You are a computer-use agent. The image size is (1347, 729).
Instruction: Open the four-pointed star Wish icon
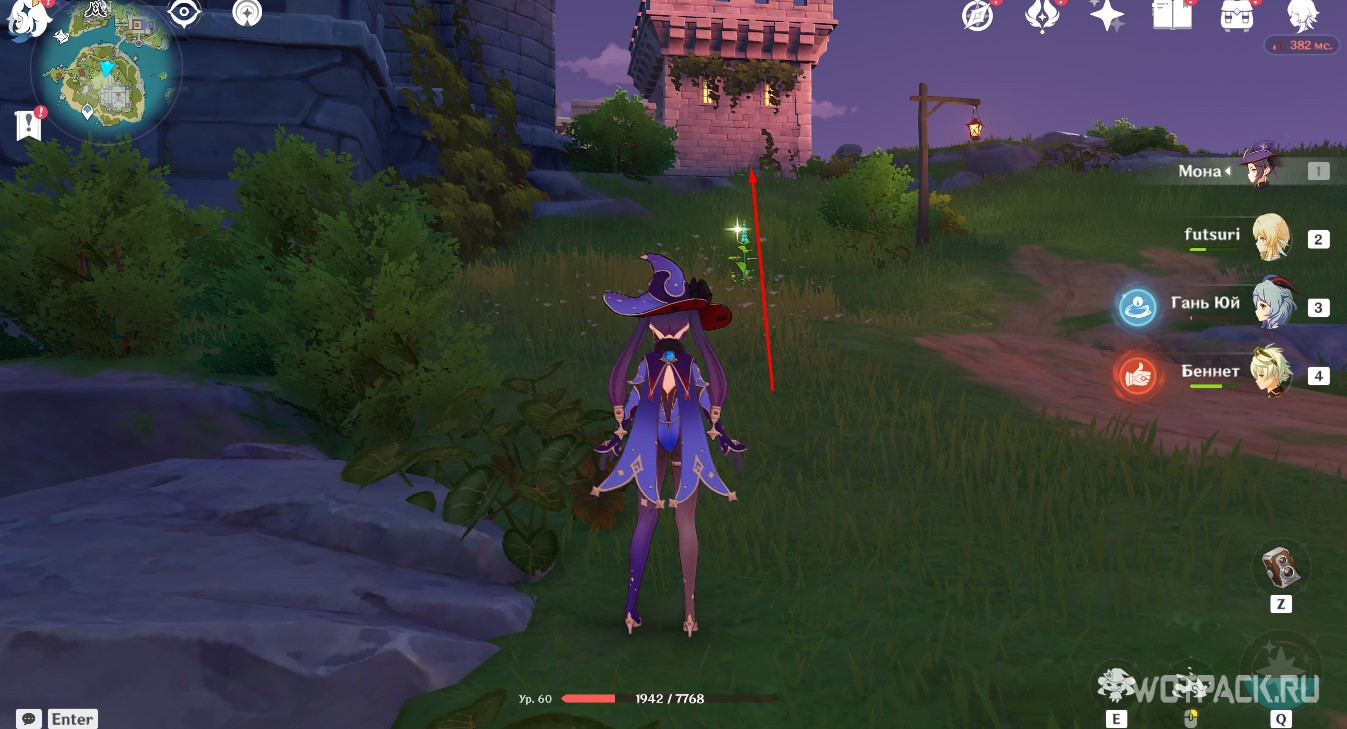1107,15
